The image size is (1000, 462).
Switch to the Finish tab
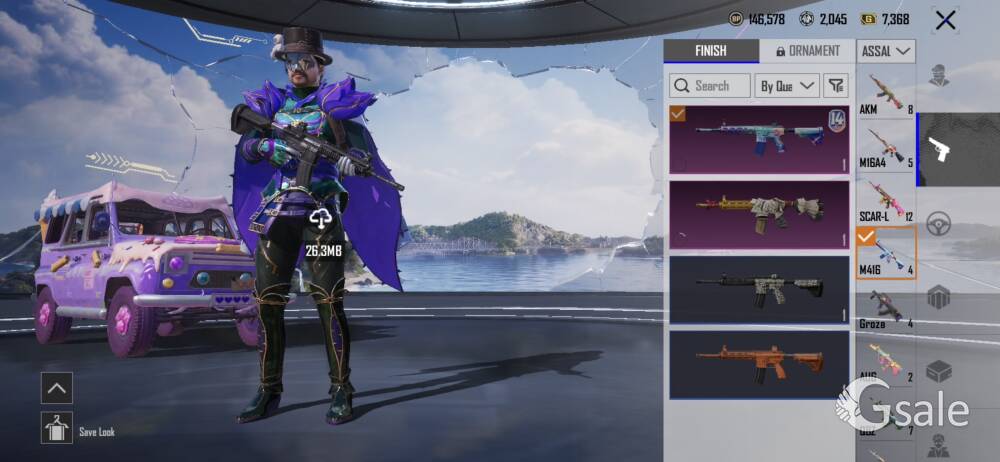(x=711, y=51)
